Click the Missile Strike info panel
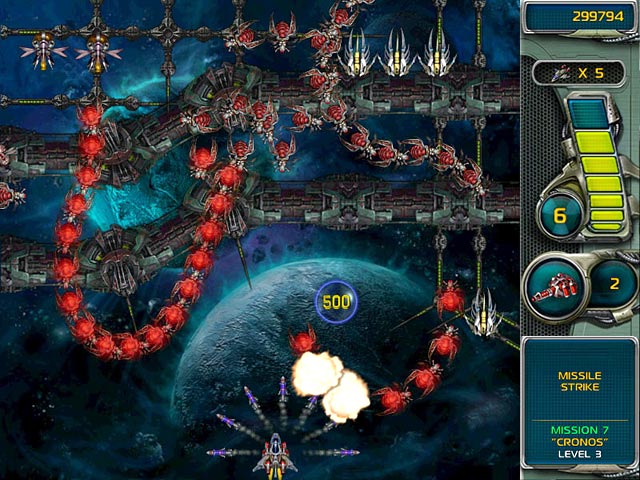Screen dimensions: 640x480 click(579, 382)
